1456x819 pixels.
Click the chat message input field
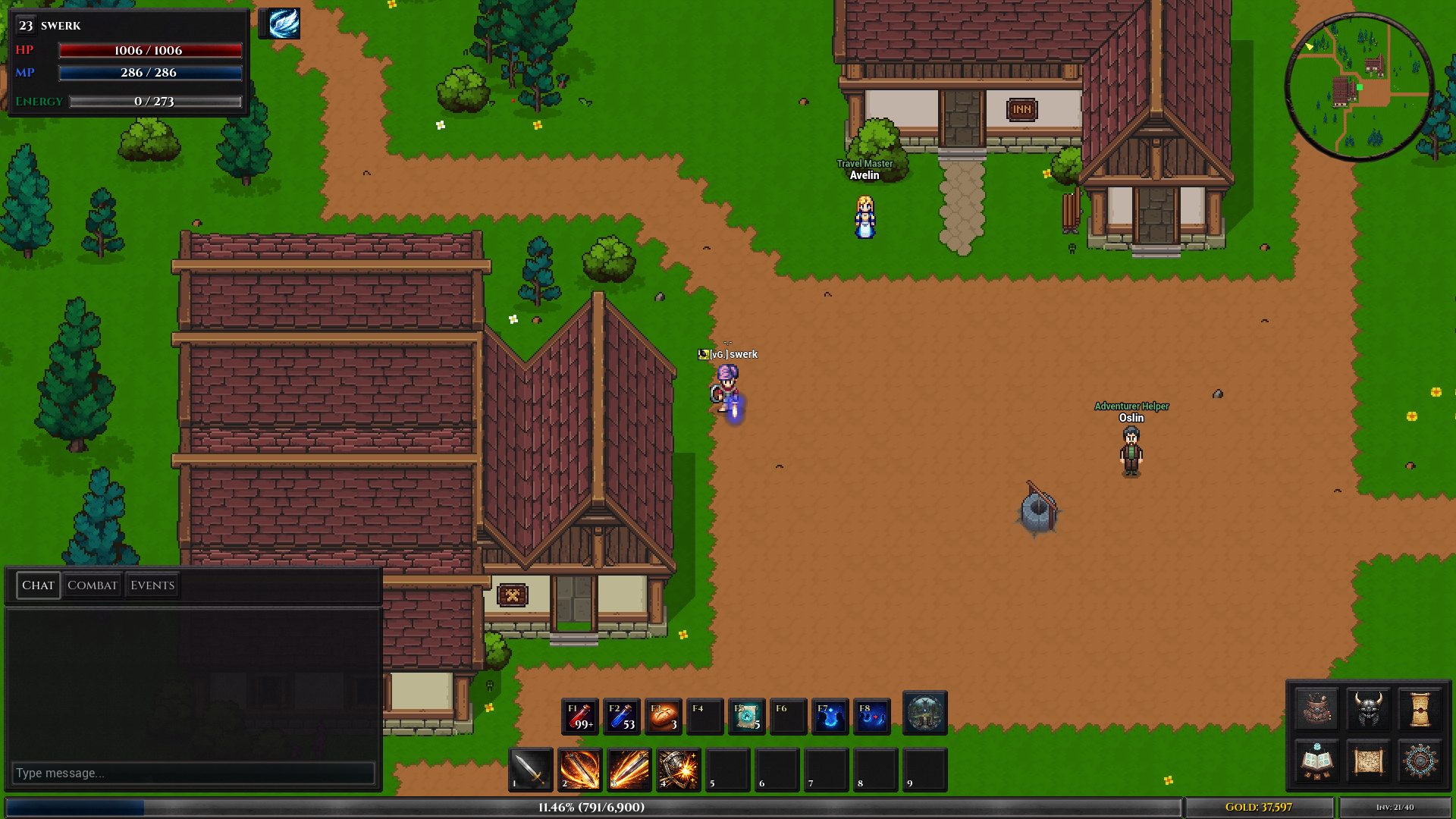coord(193,772)
